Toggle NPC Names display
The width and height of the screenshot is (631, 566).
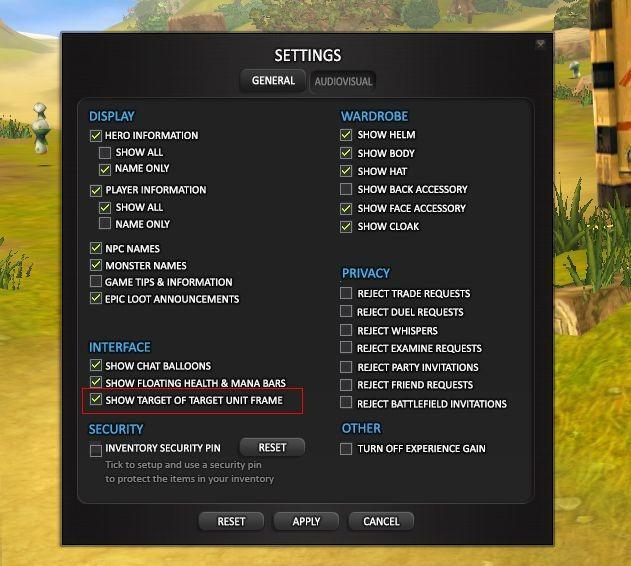pyautogui.click(x=96, y=249)
